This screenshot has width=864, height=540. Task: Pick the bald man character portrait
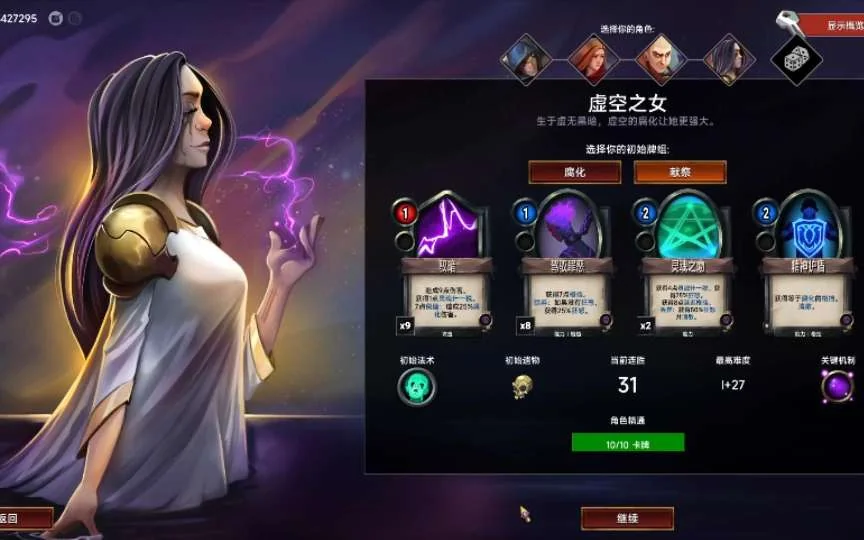pyautogui.click(x=661, y=59)
